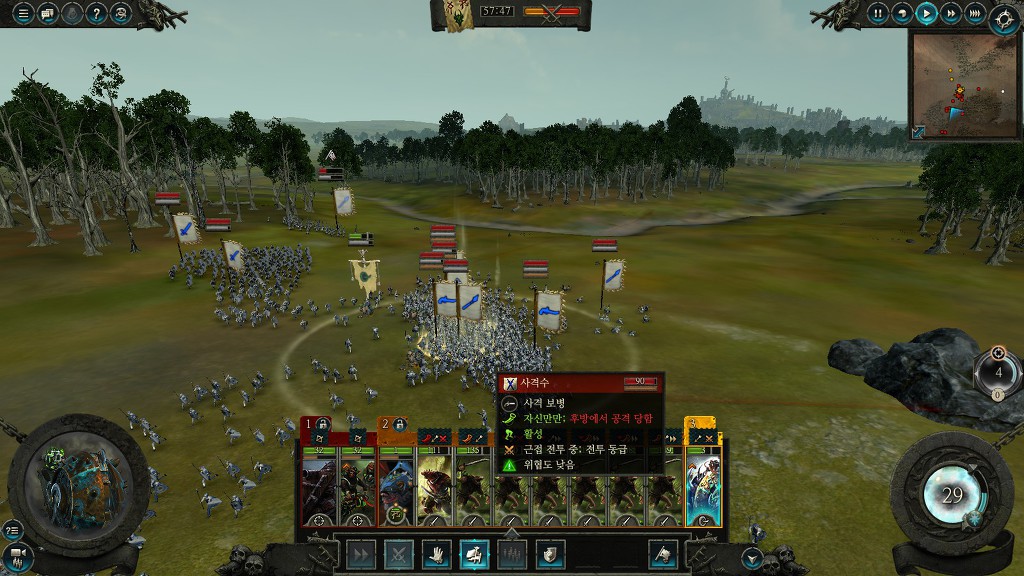Set battle speed to double fast forward
The width and height of the screenshot is (1024, 576).
(951, 13)
